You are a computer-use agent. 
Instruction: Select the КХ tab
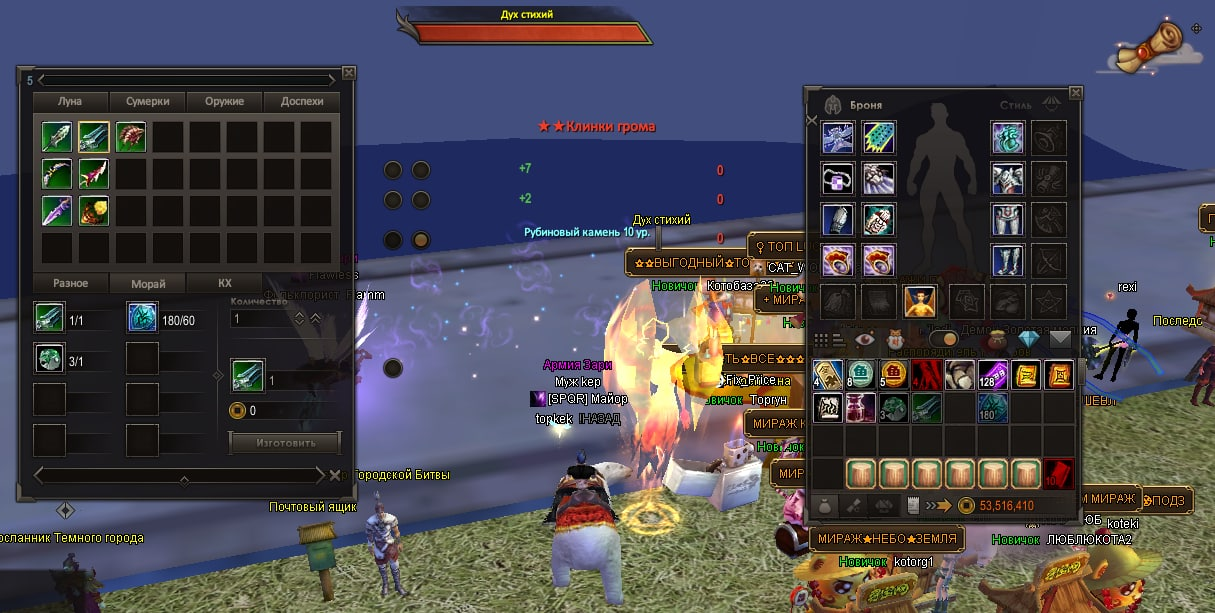point(225,283)
